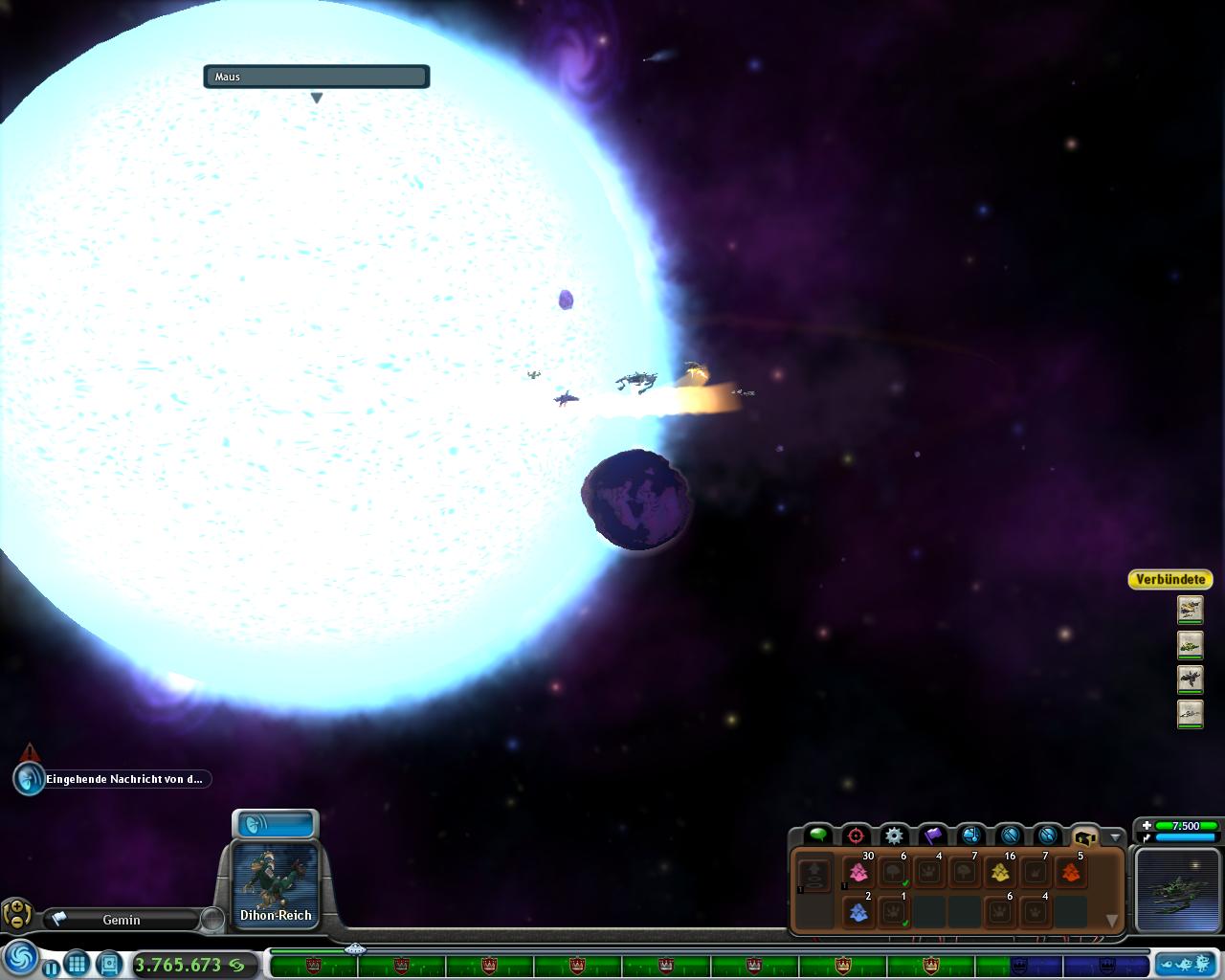This screenshot has height=980, width=1225.
Task: Open the blue spiral galaxy main menu
Action: (x=21, y=958)
